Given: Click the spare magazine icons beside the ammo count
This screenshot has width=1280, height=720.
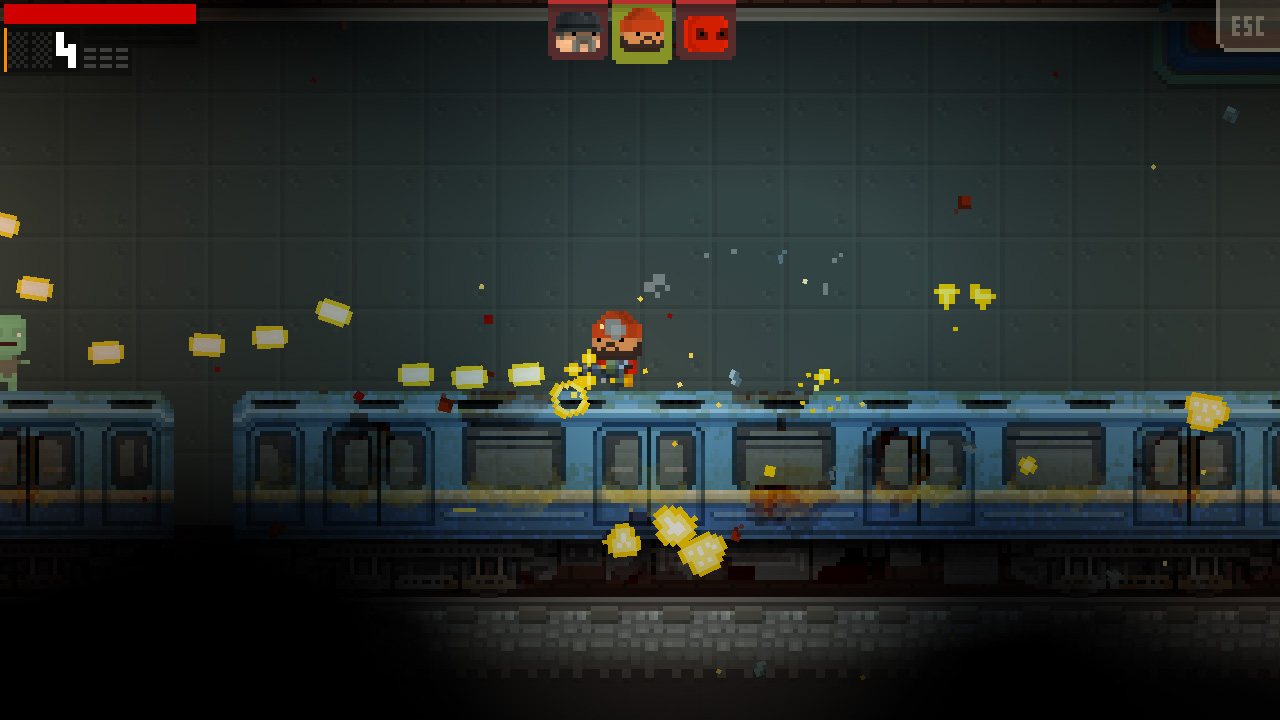Looking at the screenshot, I should [x=107, y=56].
